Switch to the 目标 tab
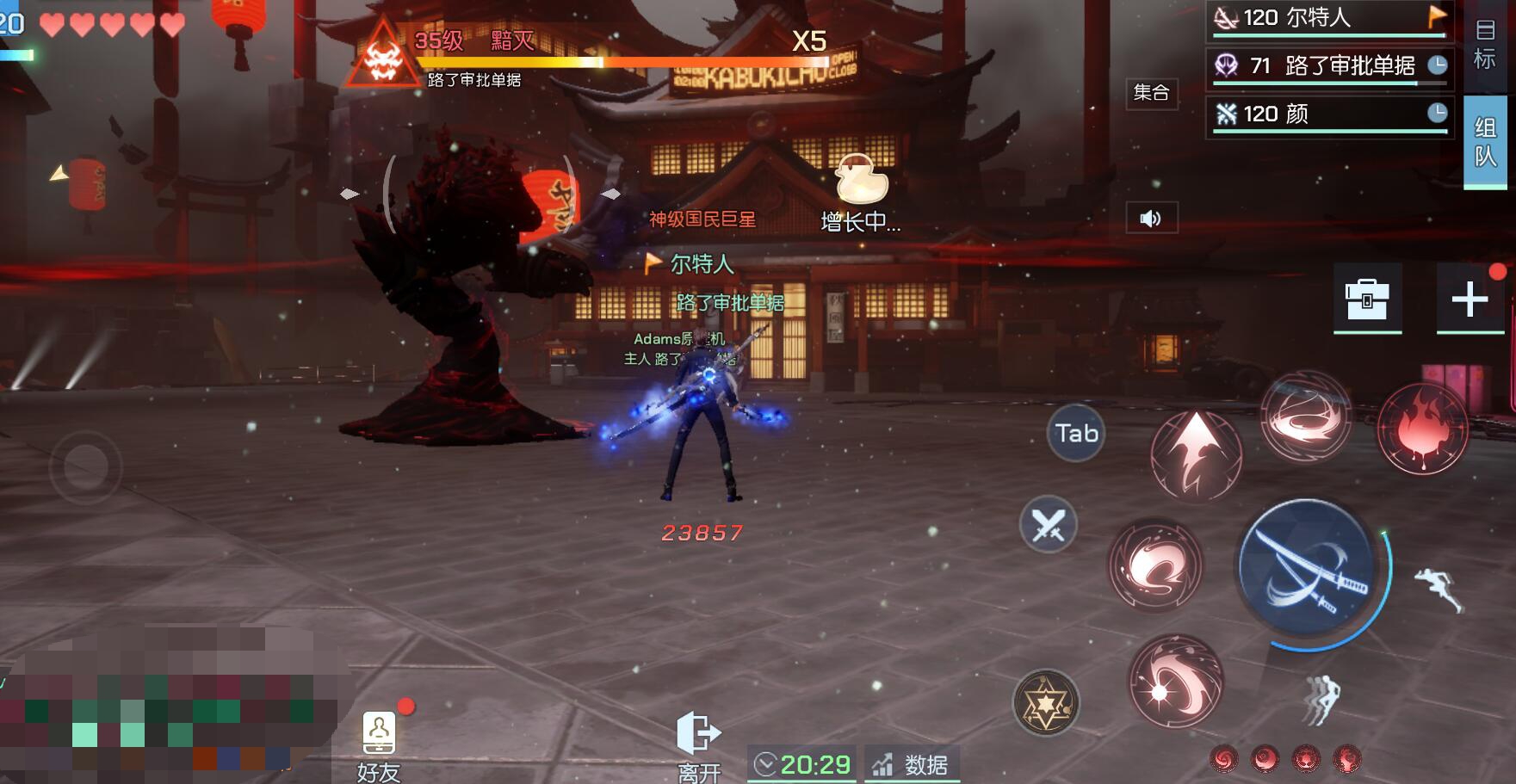Viewport: 1516px width, 784px height. 1485,44
